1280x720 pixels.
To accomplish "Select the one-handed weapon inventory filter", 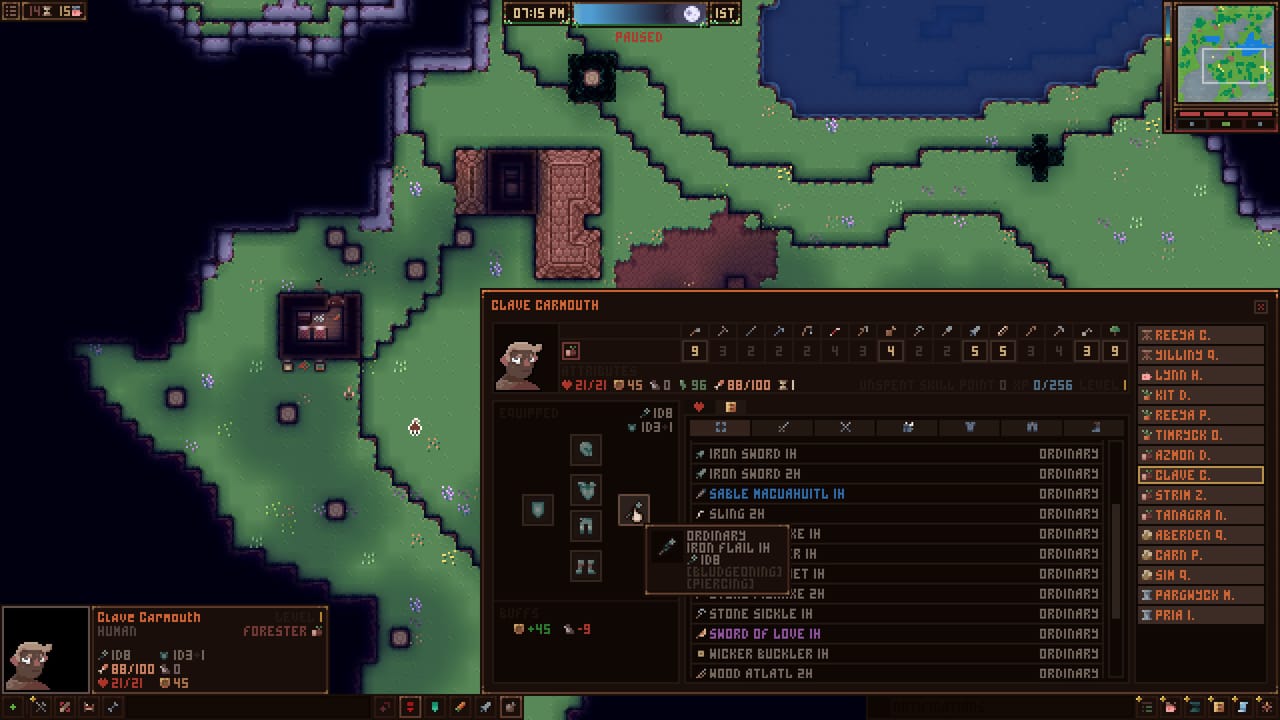I will (x=781, y=427).
